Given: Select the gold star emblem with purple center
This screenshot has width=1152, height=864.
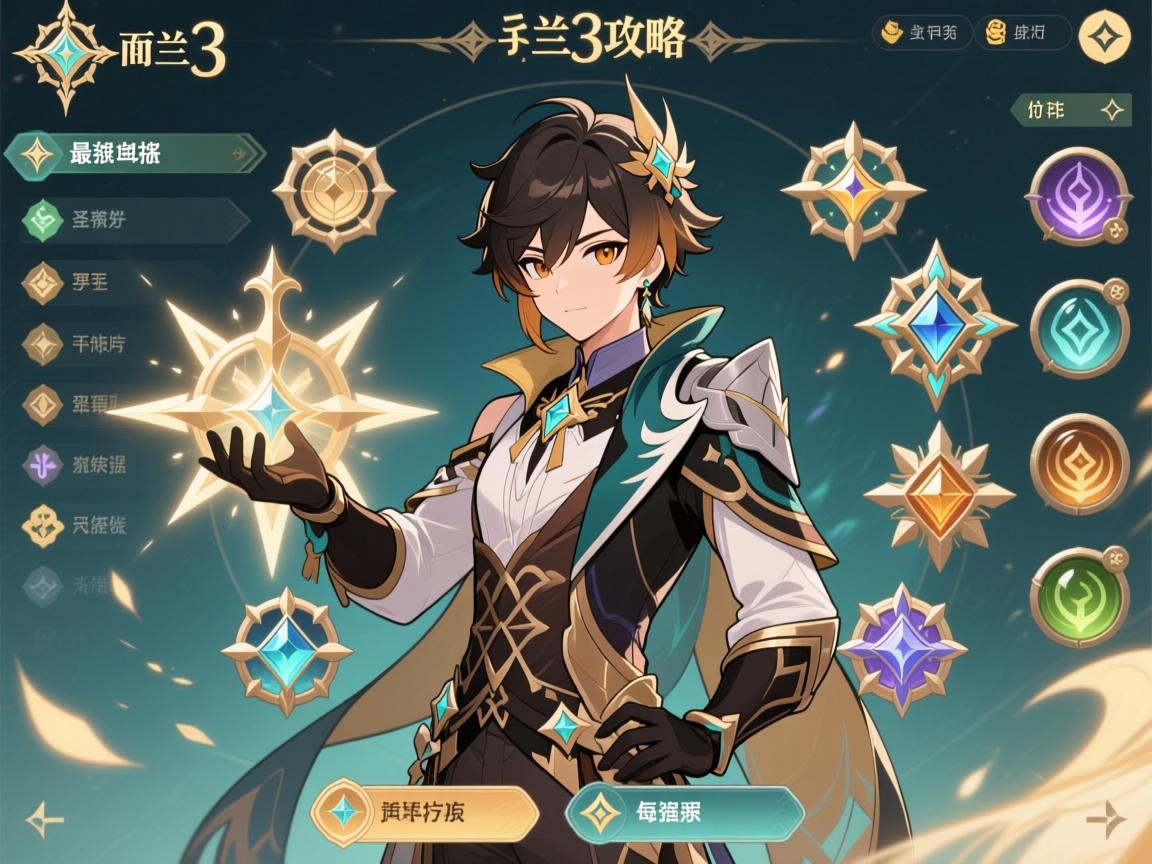Looking at the screenshot, I should pos(852,189).
